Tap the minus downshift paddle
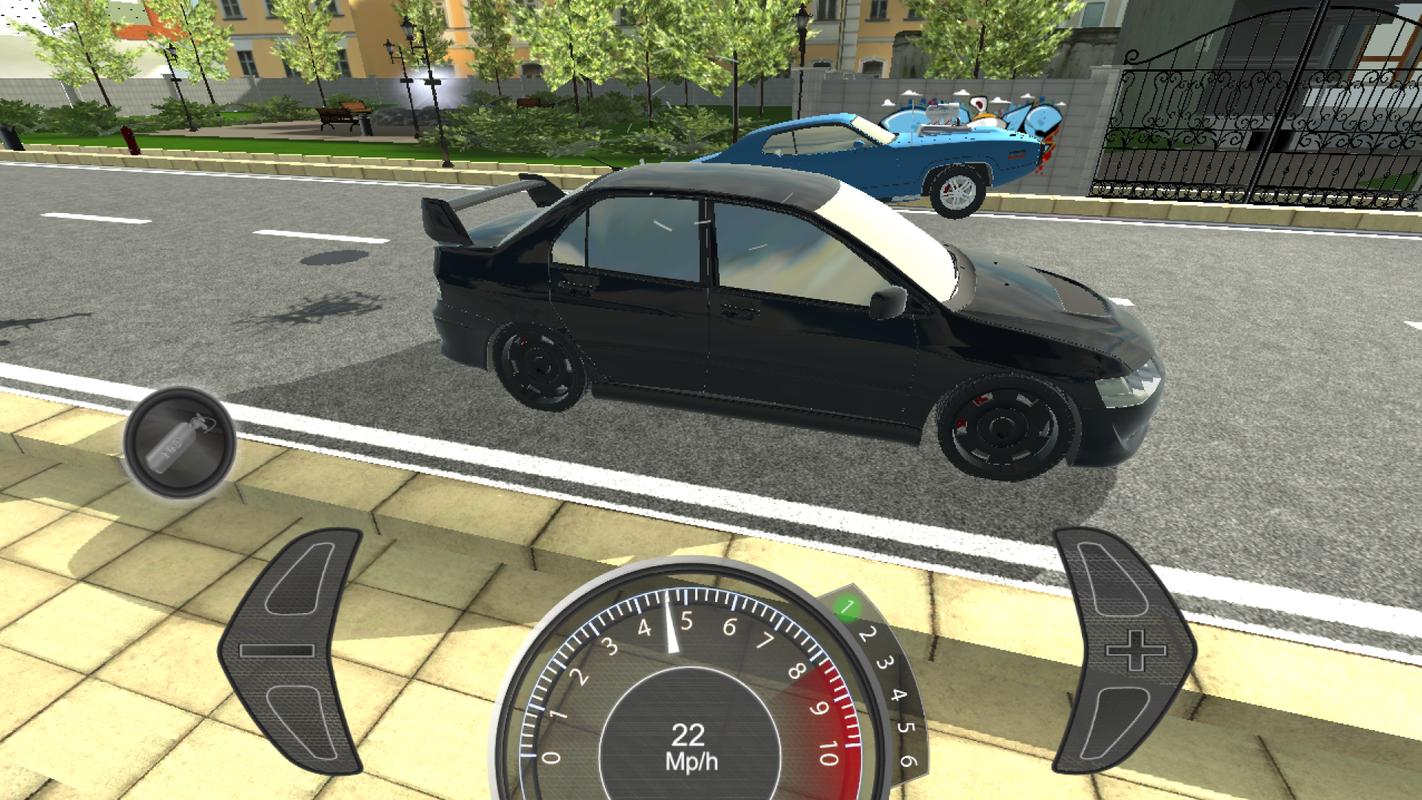The height and width of the screenshot is (800, 1422). [290, 651]
